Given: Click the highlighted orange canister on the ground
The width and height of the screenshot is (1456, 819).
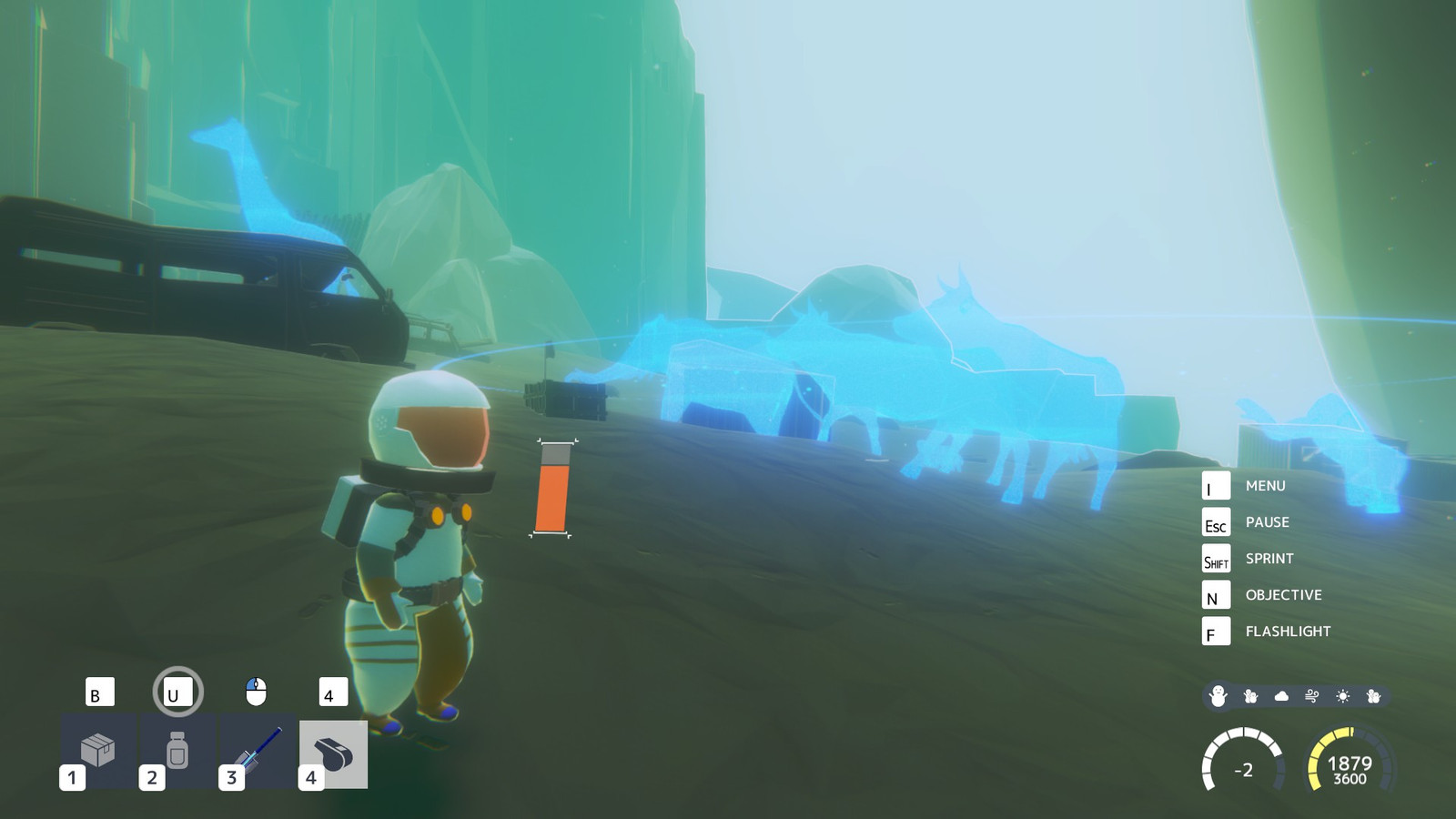Looking at the screenshot, I should pos(556,490).
